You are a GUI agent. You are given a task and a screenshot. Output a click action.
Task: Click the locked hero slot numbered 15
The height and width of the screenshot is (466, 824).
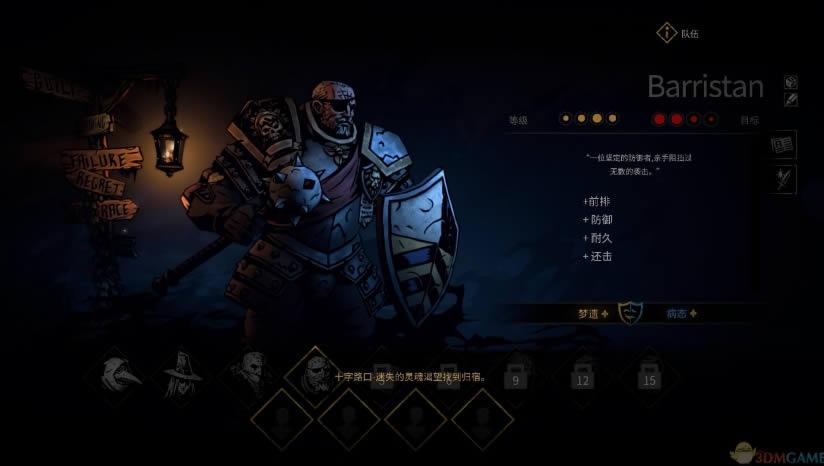[648, 375]
